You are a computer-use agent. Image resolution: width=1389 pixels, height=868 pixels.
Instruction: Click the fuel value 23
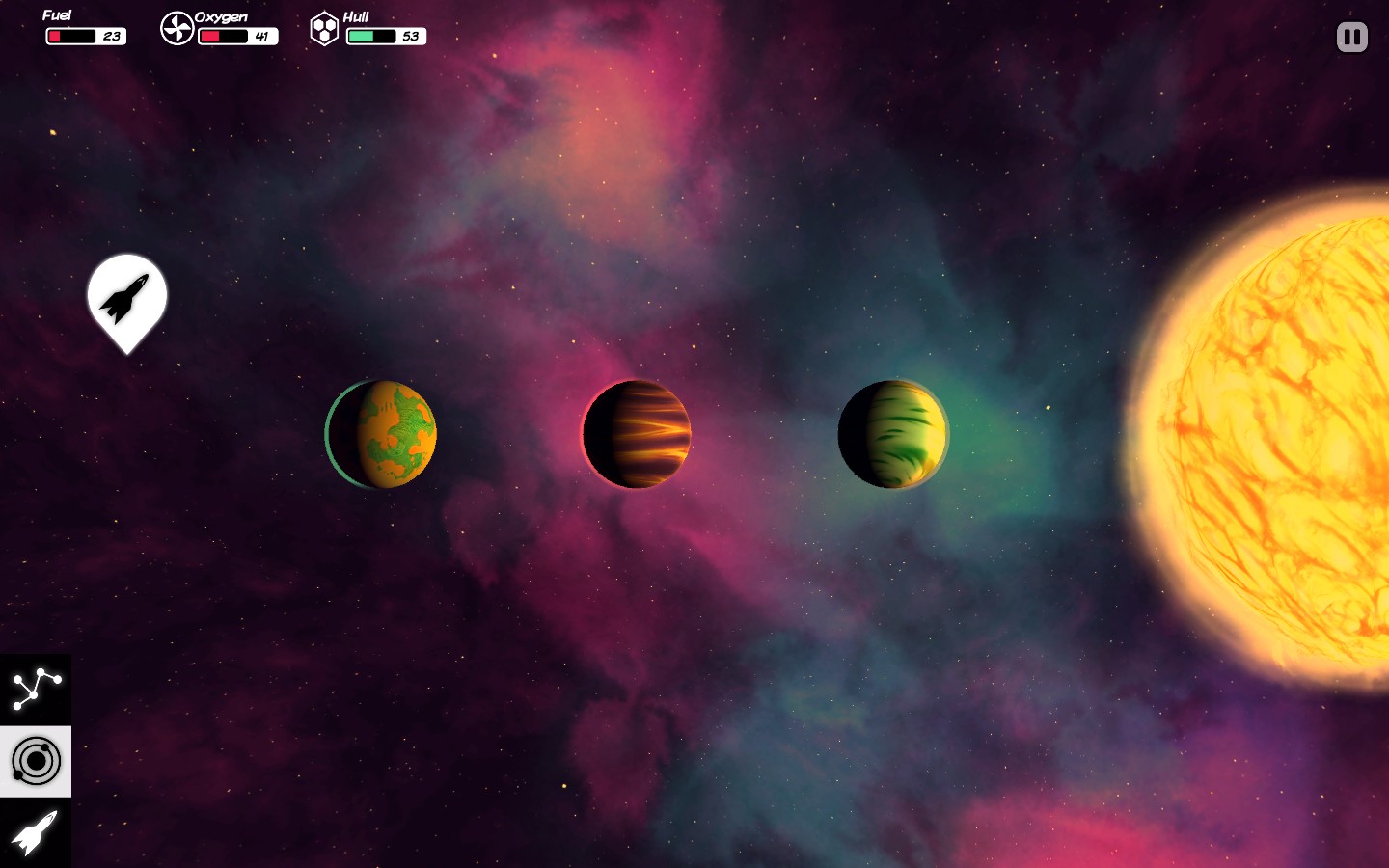111,35
